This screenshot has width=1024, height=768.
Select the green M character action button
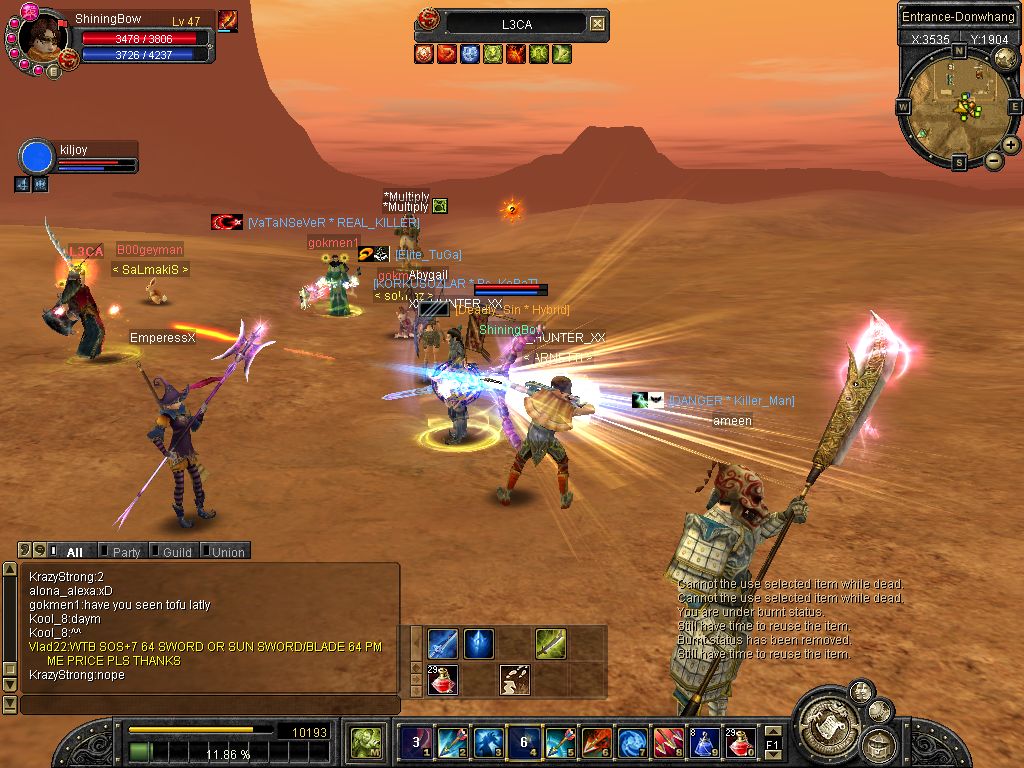pos(366,743)
